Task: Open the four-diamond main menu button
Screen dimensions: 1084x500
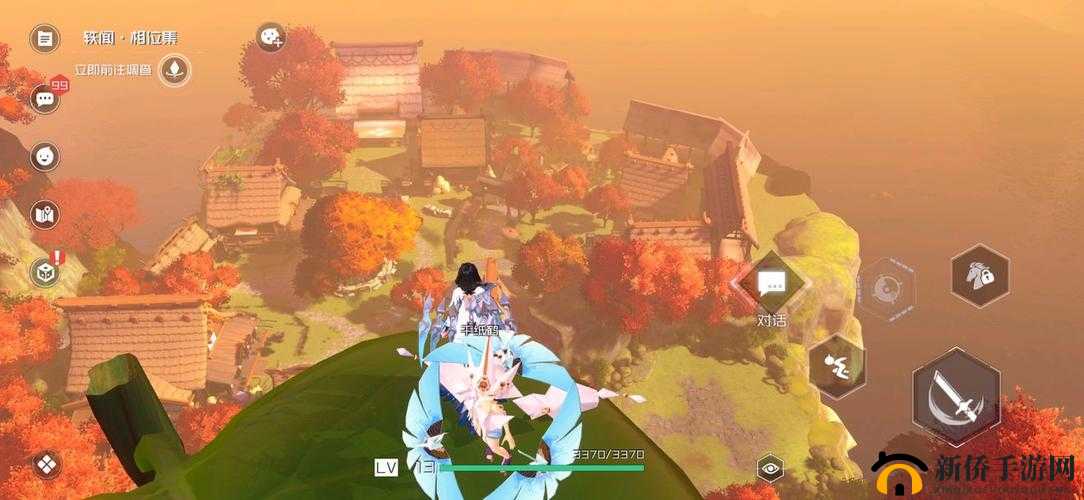Action: click(46, 464)
